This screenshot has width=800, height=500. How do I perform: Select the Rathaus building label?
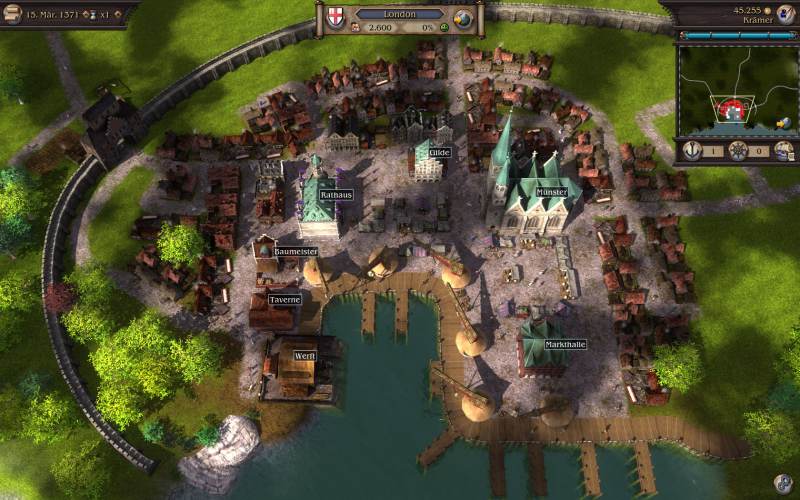point(335,194)
